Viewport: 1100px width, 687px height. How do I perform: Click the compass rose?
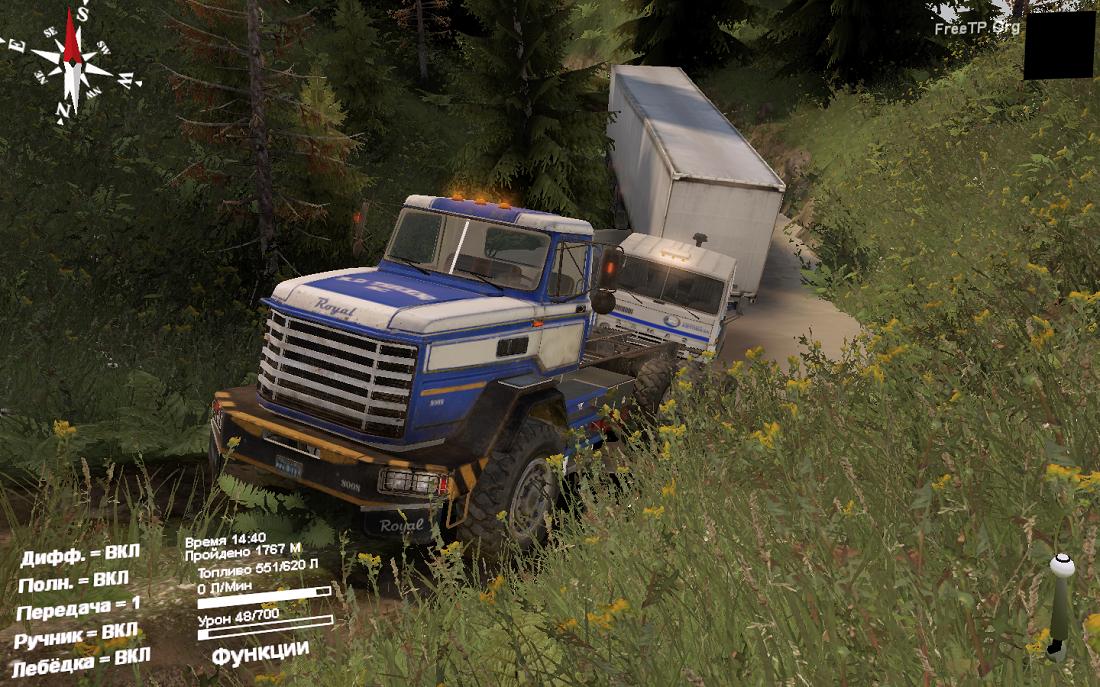coord(71,62)
